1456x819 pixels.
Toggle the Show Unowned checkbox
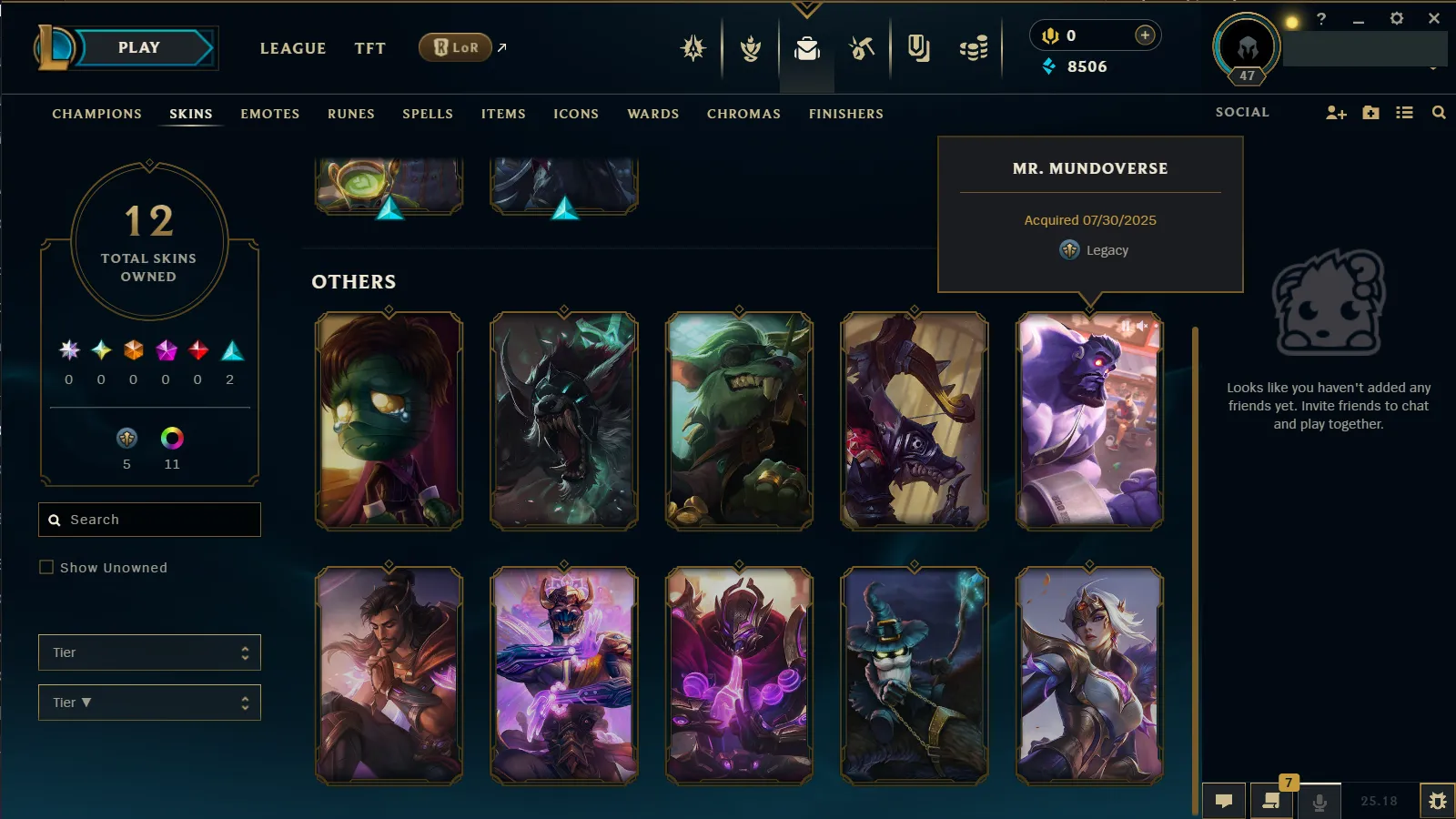tap(46, 568)
